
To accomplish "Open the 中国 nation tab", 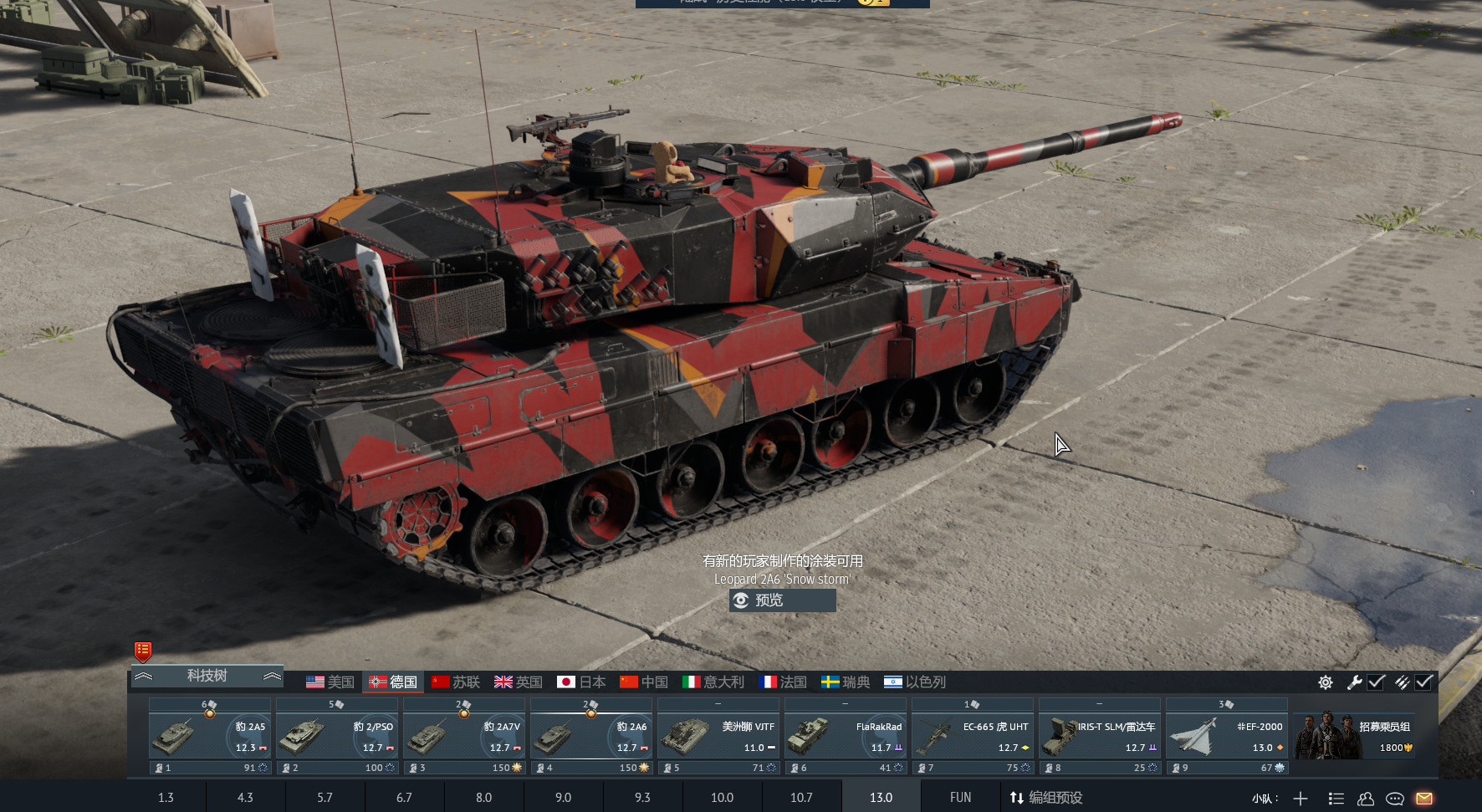I will 644,682.
